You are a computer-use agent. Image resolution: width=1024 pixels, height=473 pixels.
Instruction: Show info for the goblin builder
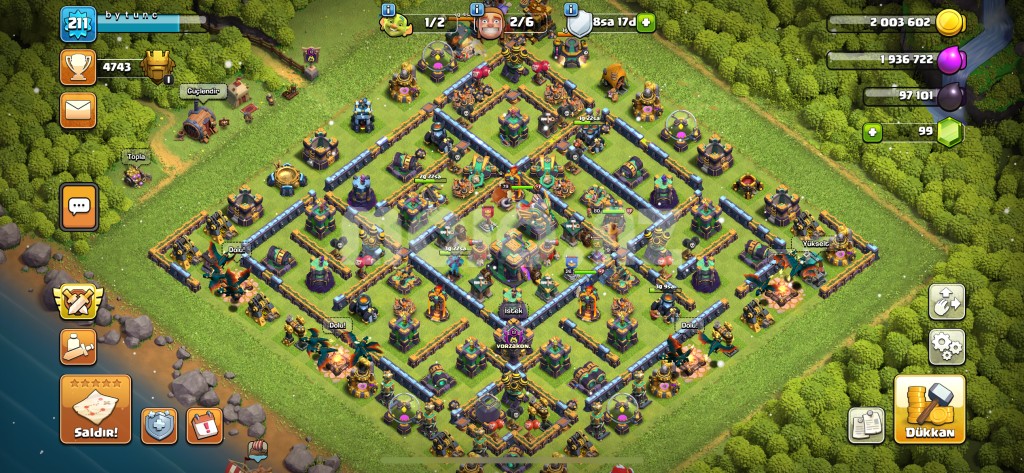click(x=389, y=11)
